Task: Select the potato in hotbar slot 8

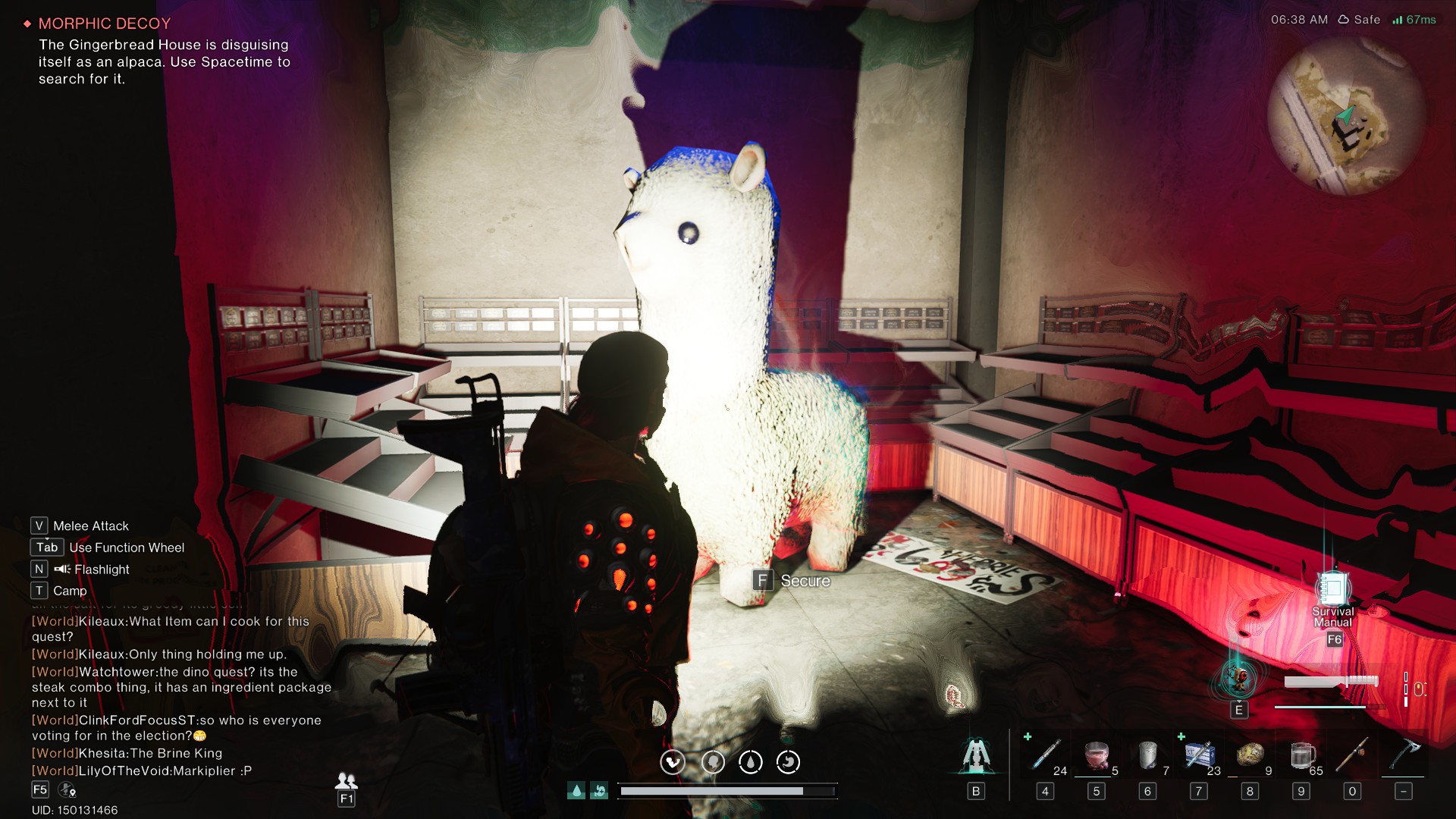Action: click(x=1250, y=755)
